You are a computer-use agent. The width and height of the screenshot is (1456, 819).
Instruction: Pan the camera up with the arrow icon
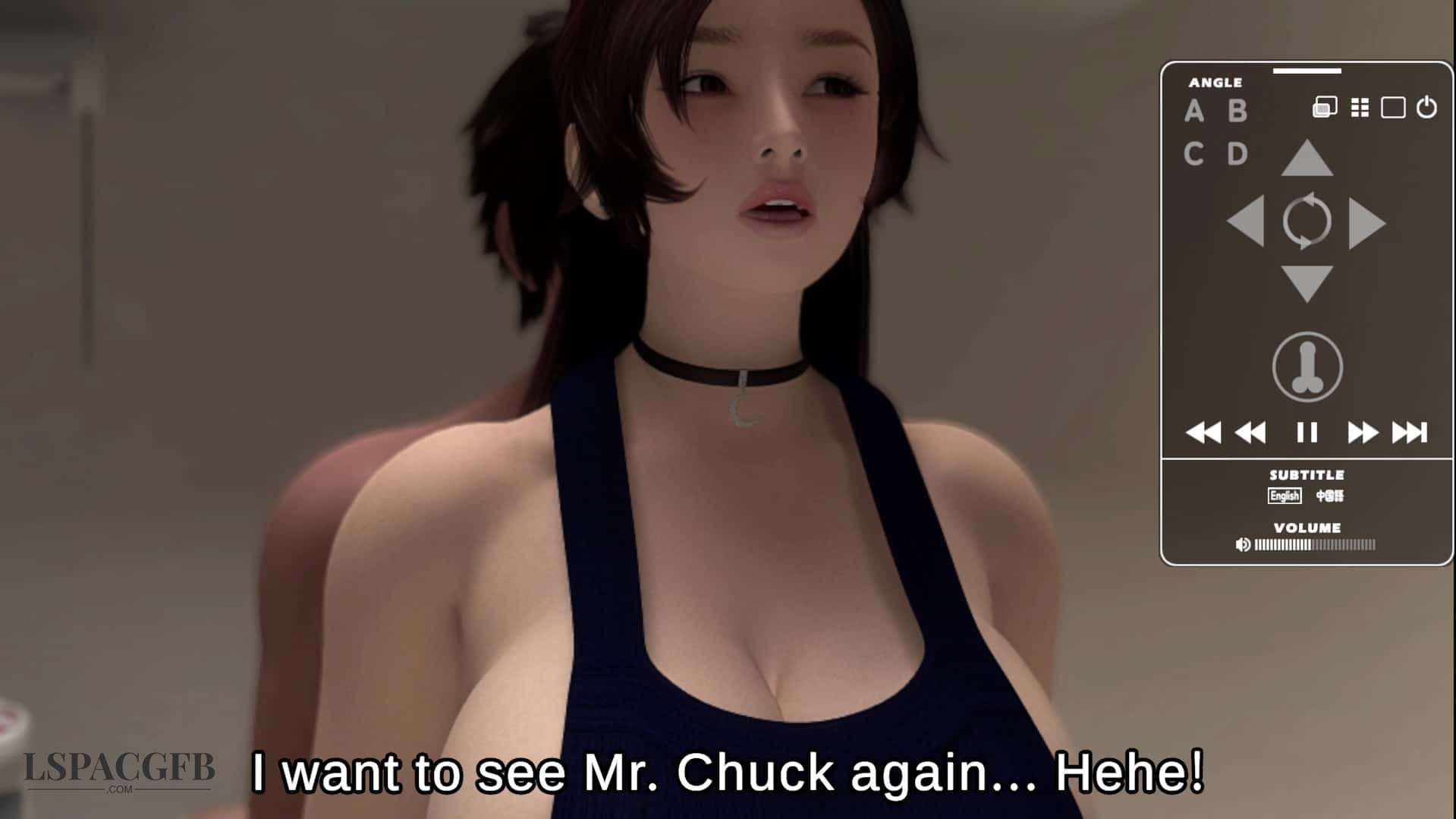(x=1307, y=156)
